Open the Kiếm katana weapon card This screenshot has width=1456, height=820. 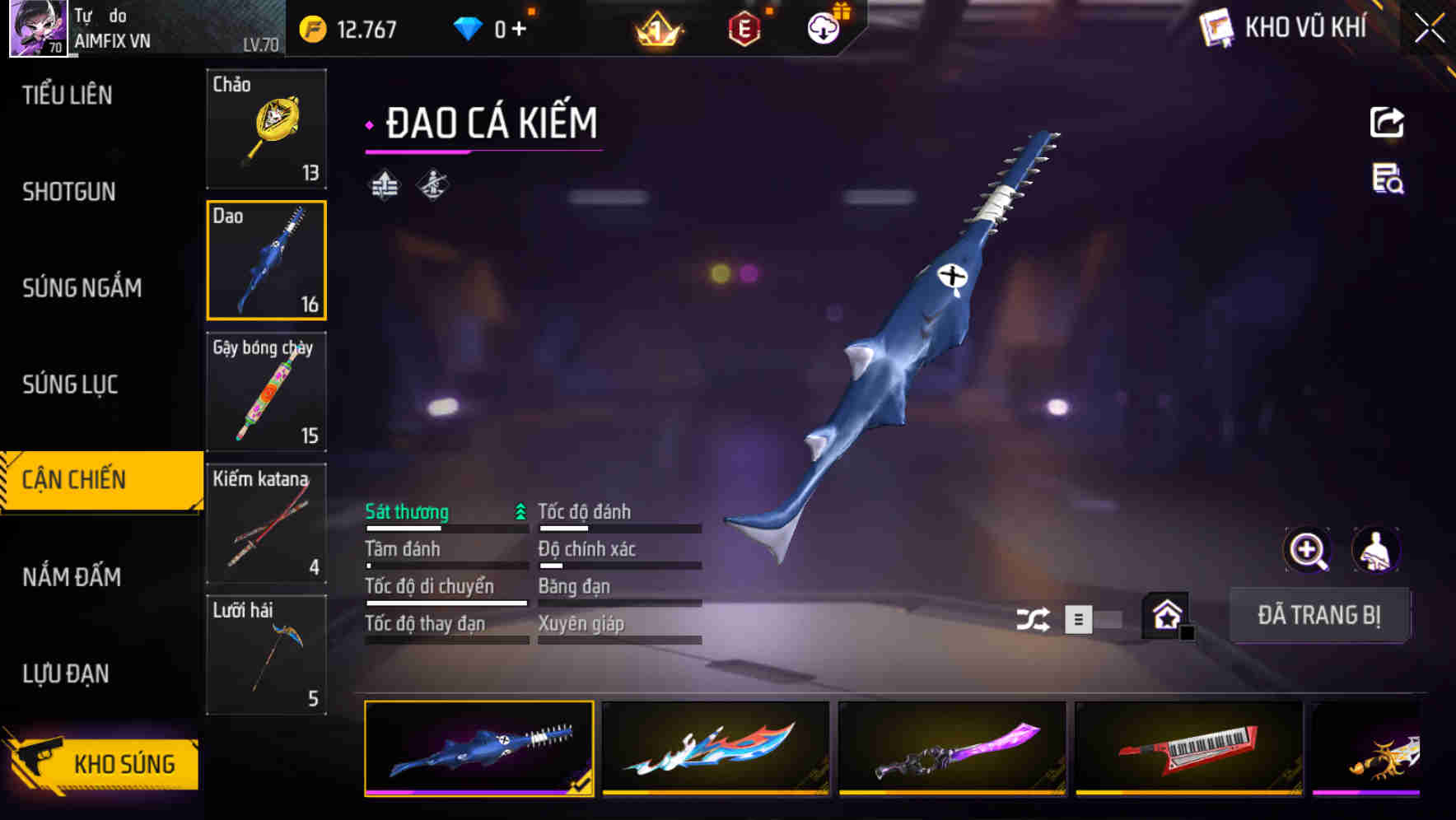tap(266, 524)
